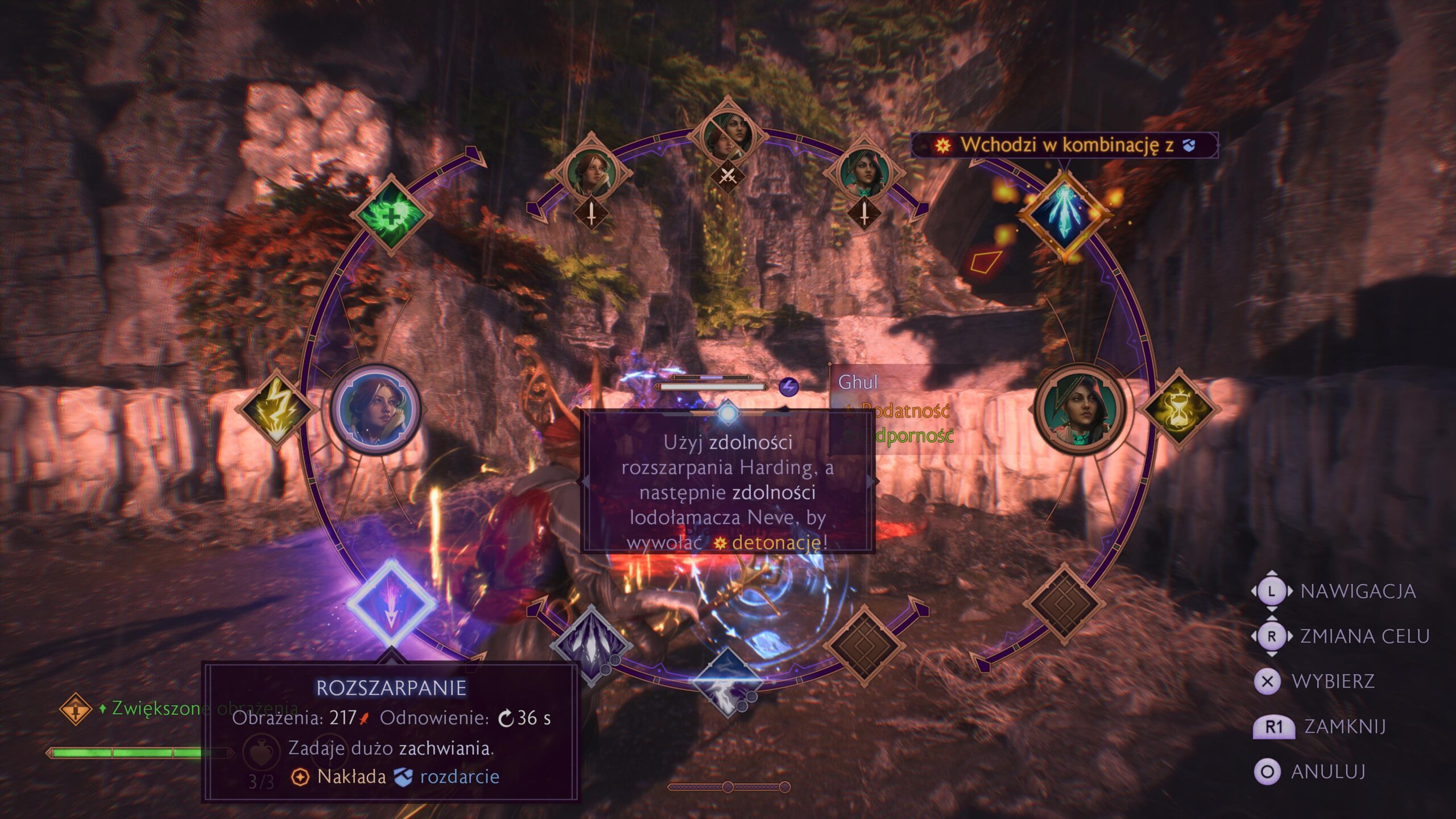
Task: Use Harding's yellow lightning ability
Action: pyautogui.click(x=278, y=408)
